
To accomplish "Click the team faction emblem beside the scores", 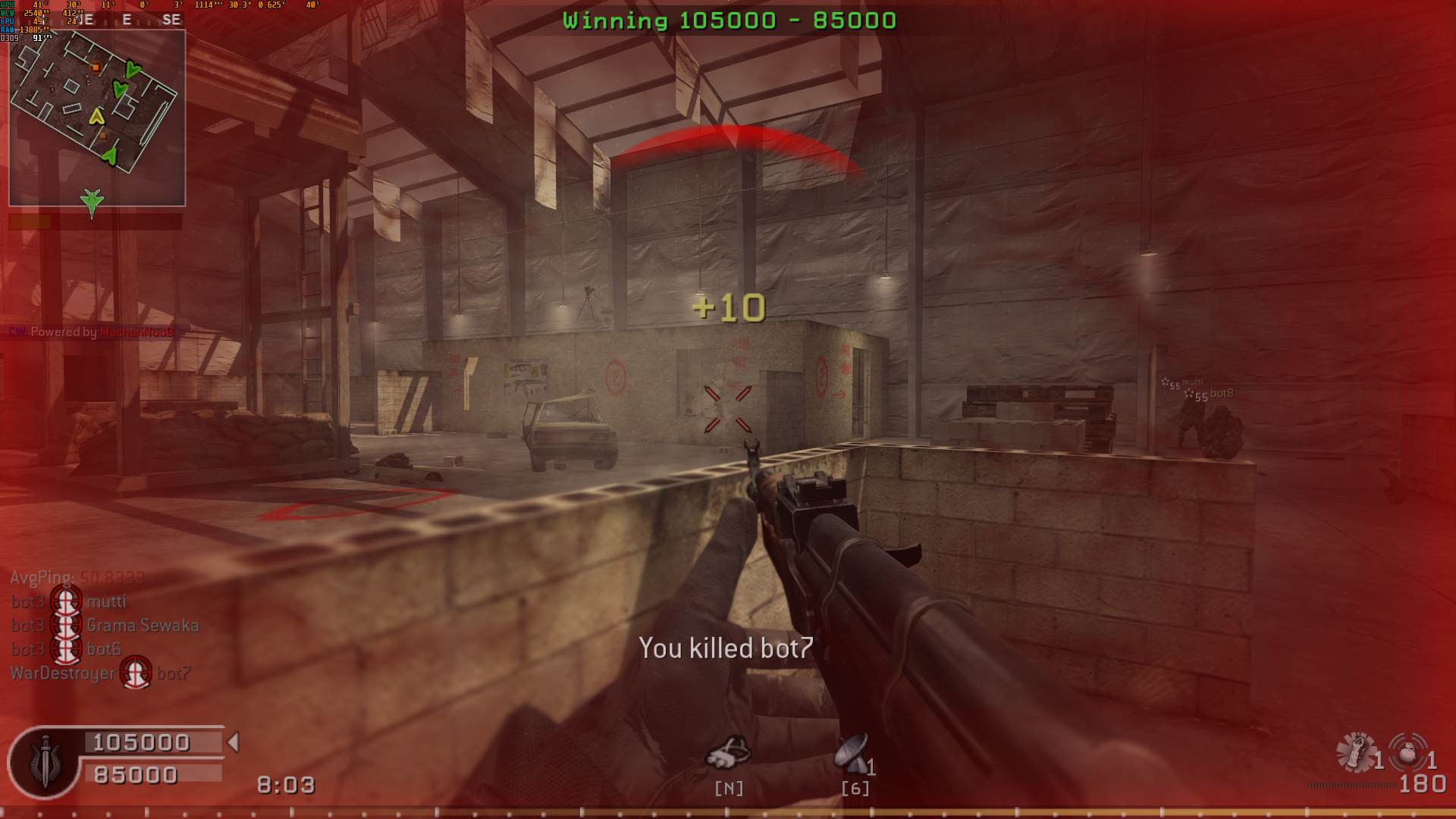I will tap(46, 761).
